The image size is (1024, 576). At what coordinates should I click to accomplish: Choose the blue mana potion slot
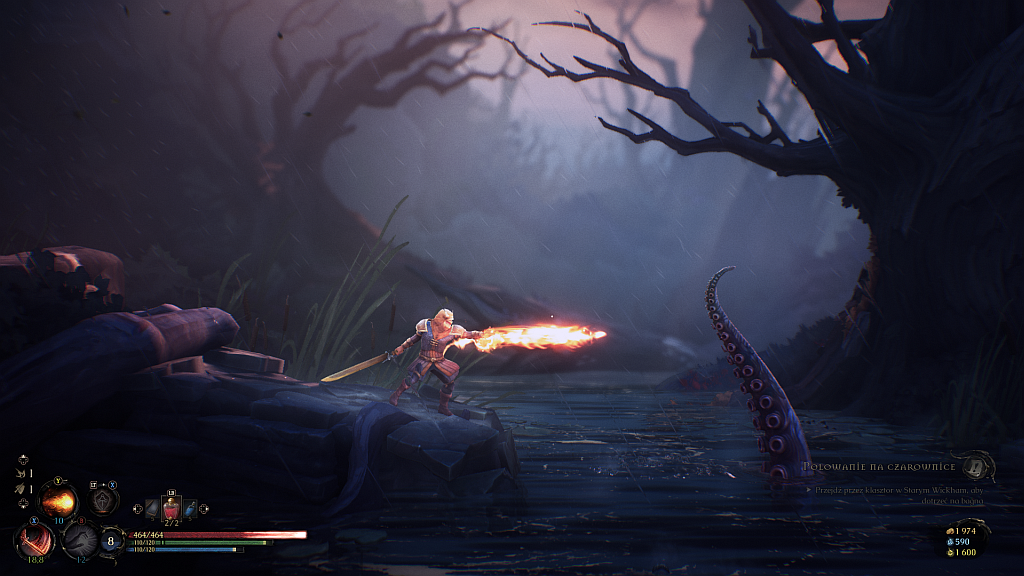point(190,509)
